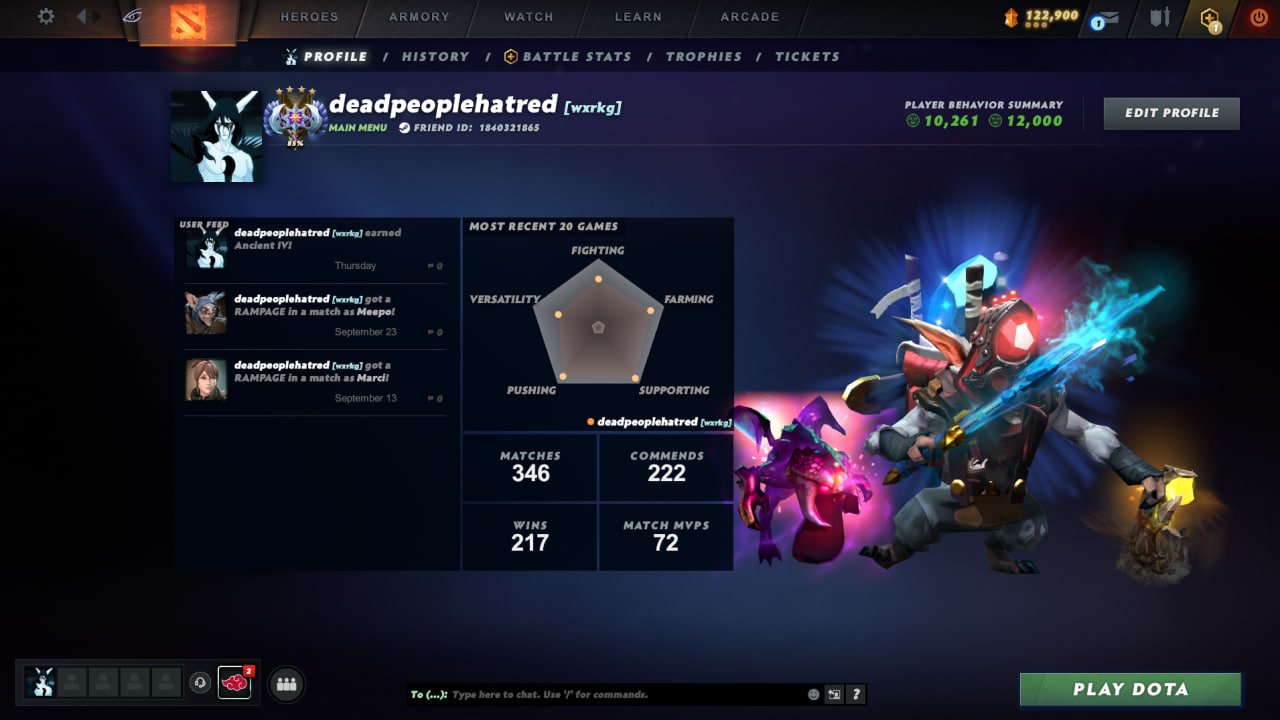Open friends list with the three-people icon
Viewport: 1280px width, 720px height.
pos(287,686)
